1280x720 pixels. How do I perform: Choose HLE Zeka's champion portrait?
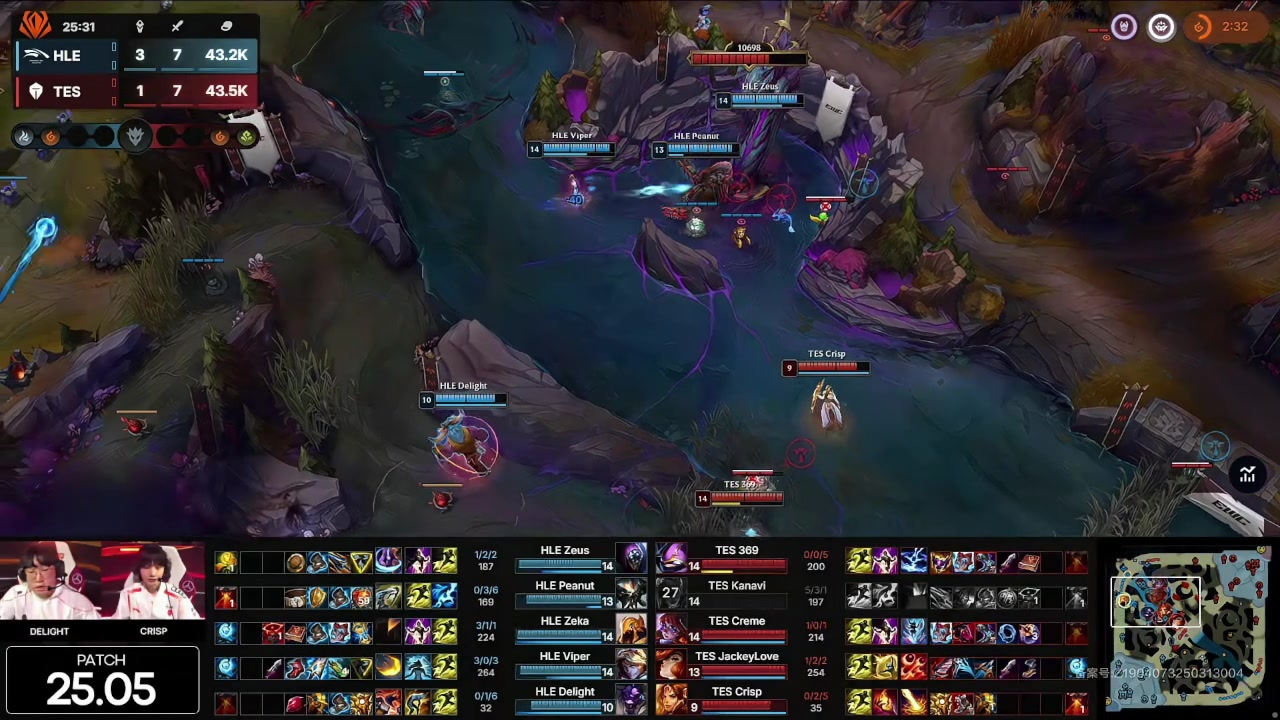coord(631,630)
